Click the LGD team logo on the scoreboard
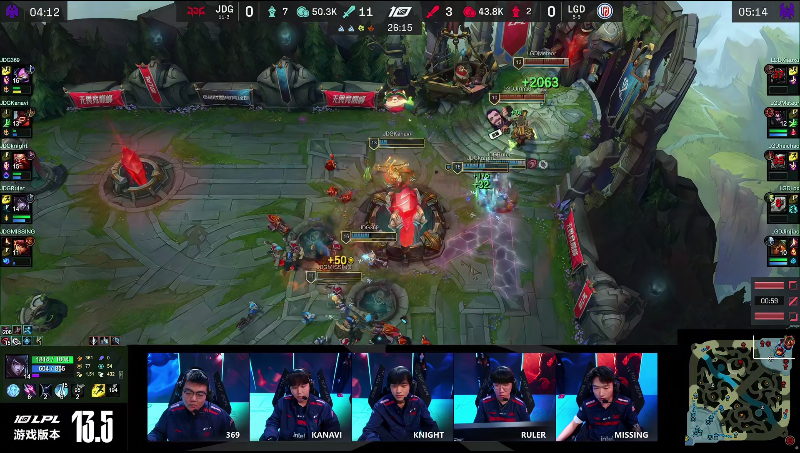Viewport: 800px width, 453px height. (605, 12)
